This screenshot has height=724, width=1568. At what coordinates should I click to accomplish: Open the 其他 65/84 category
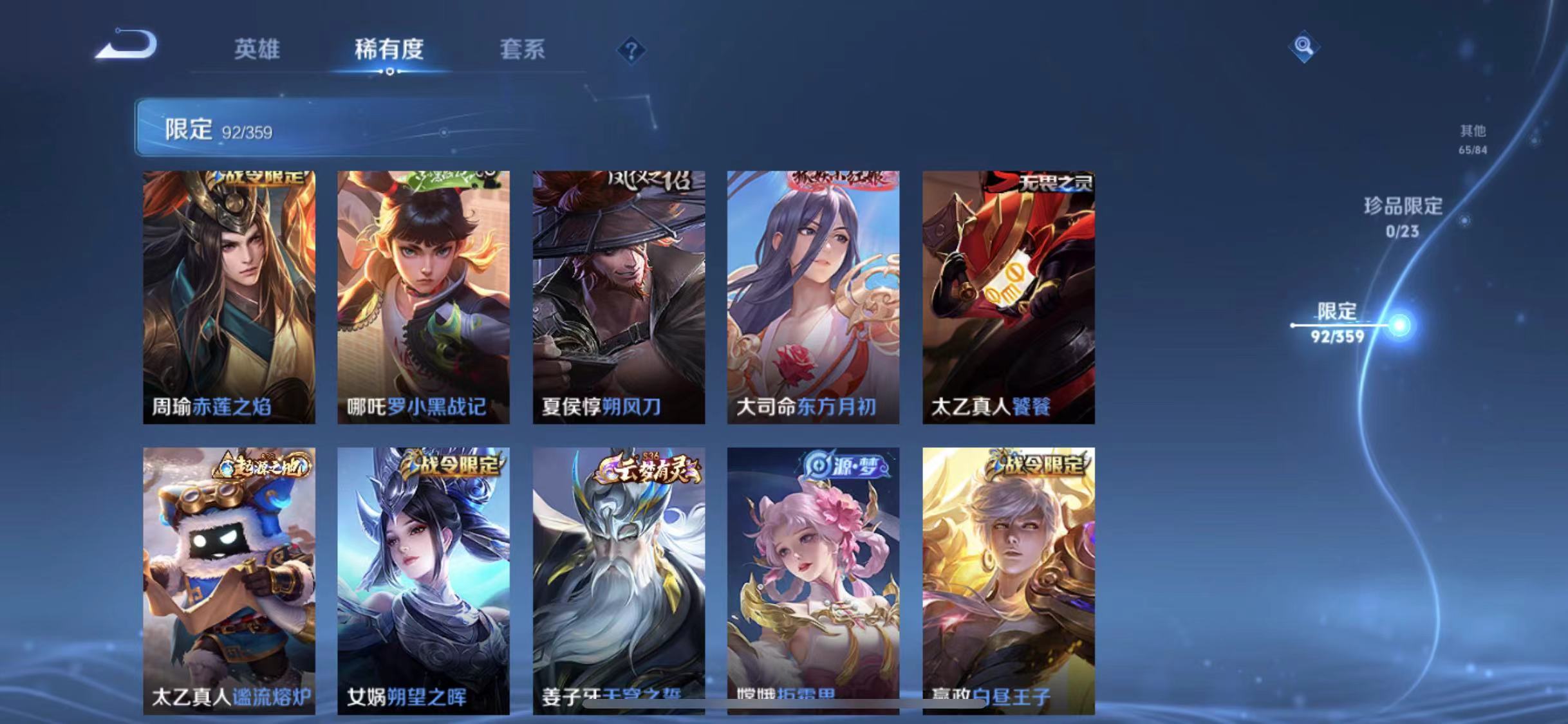click(1473, 139)
